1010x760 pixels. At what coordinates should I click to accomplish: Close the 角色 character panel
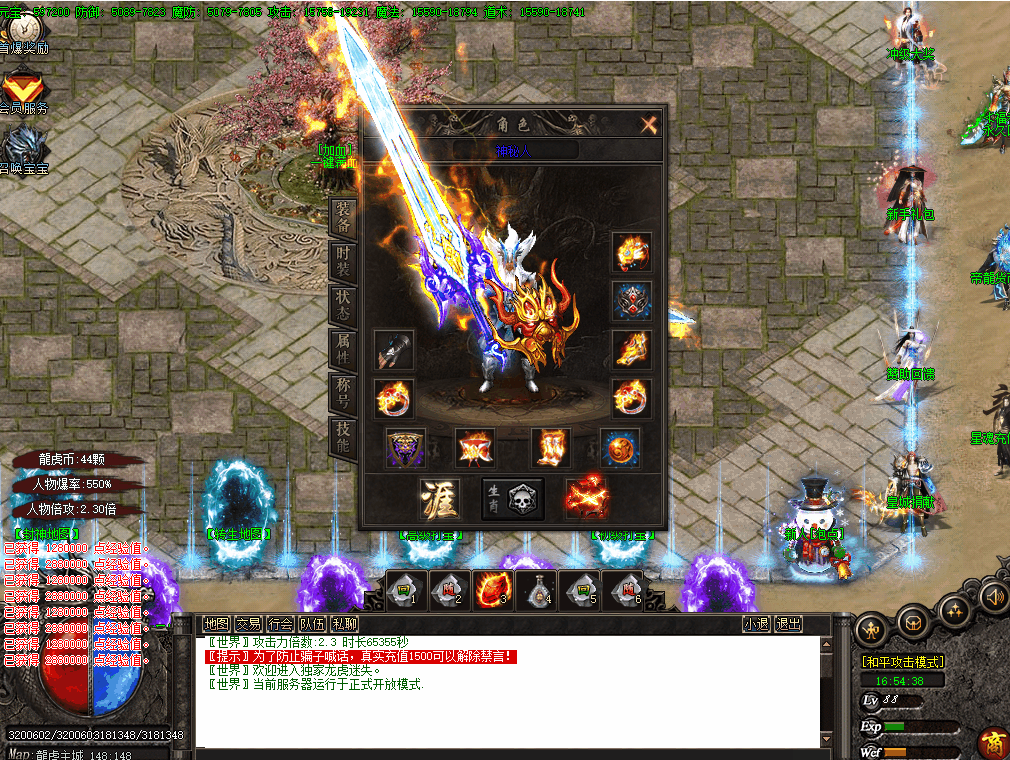click(x=649, y=124)
